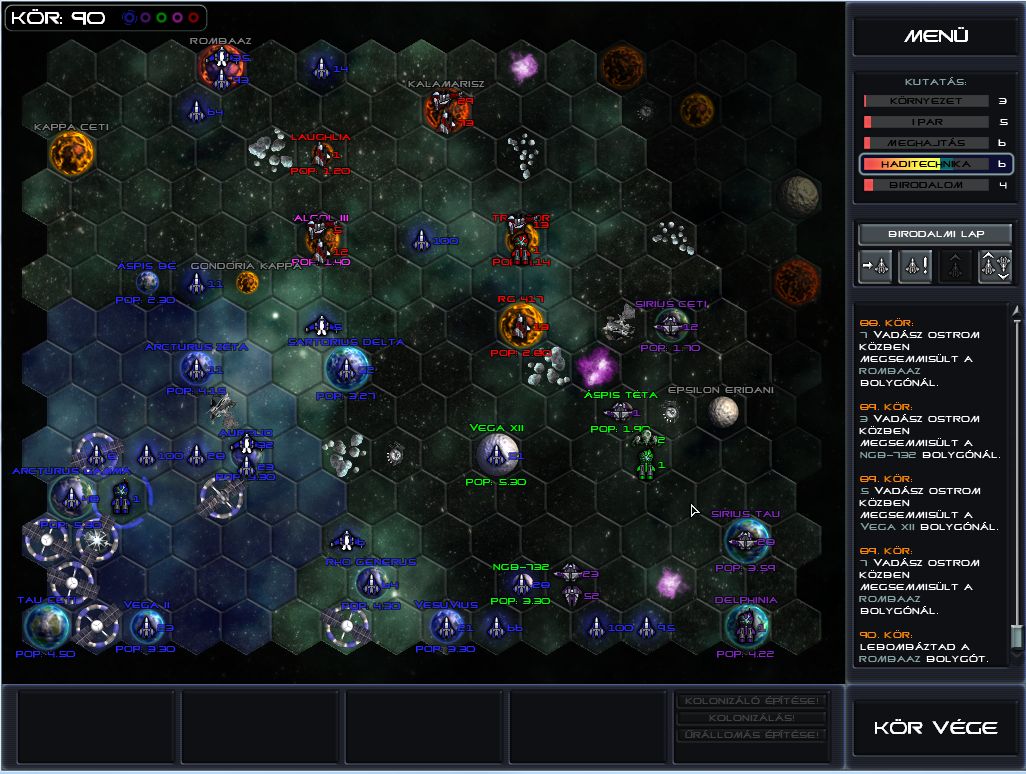Choose Ipar research bar

coord(926,122)
